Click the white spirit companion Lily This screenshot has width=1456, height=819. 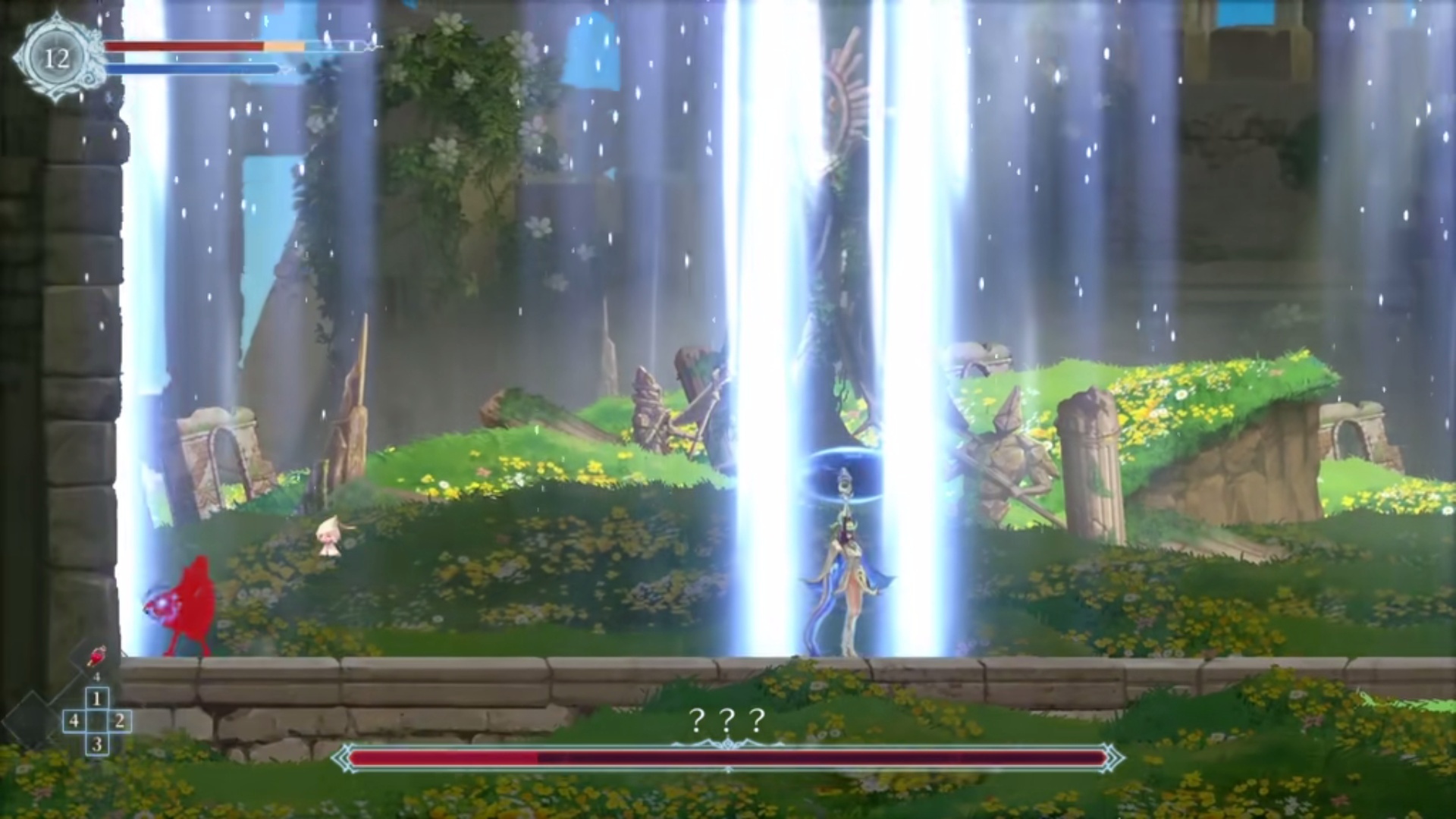click(x=328, y=535)
